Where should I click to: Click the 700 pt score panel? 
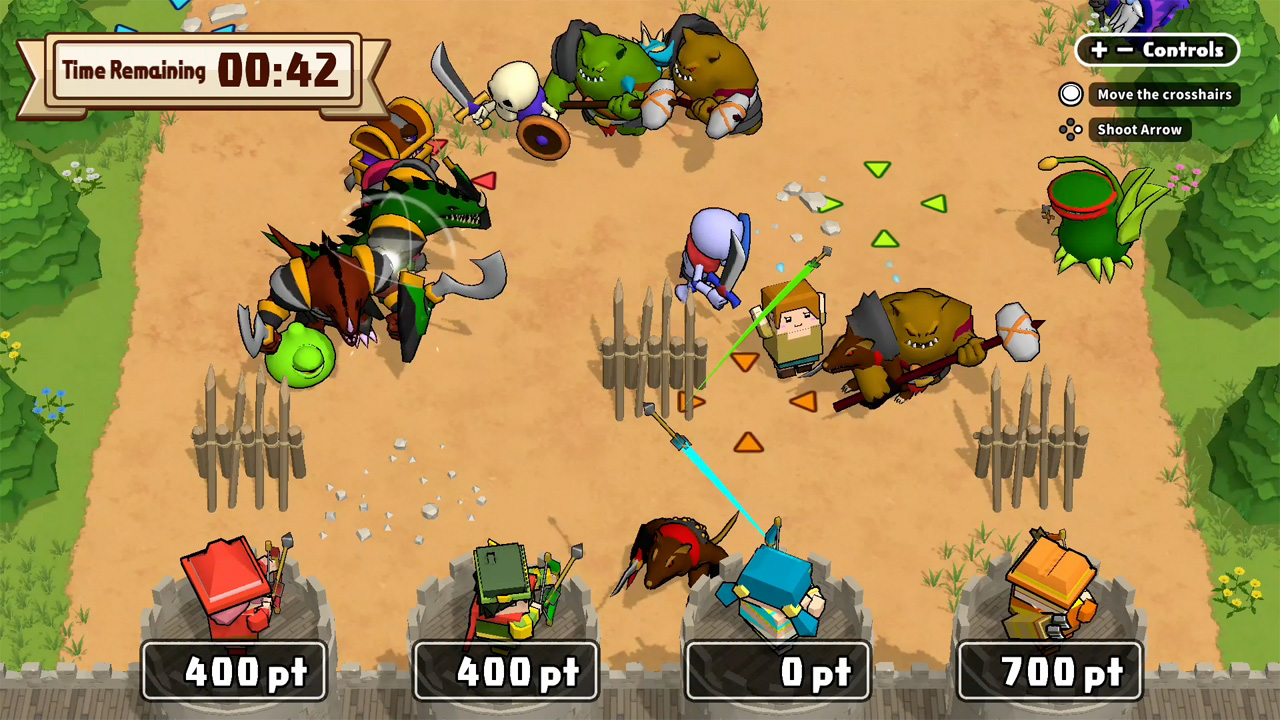(x=1052, y=671)
